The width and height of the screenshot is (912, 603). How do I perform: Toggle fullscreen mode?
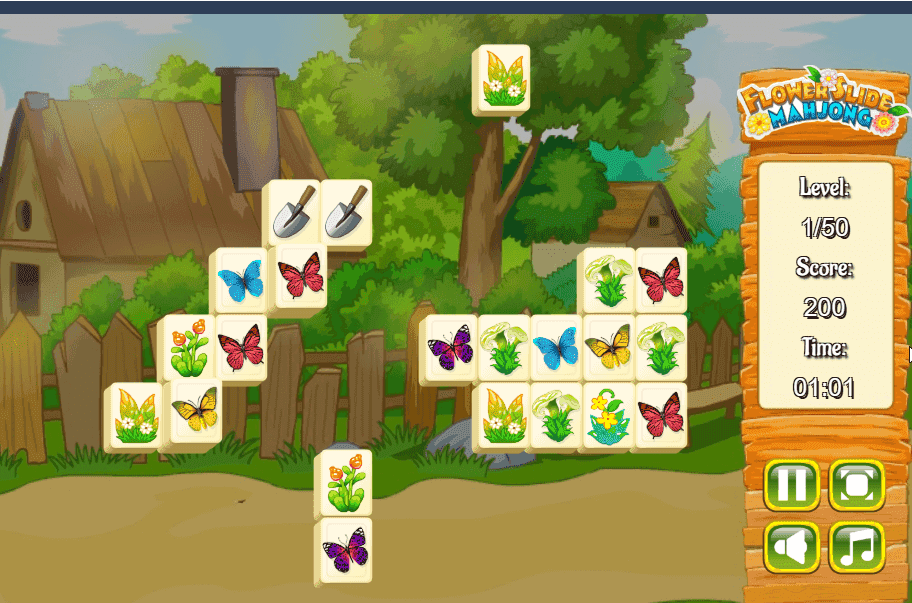pyautogui.click(x=856, y=486)
